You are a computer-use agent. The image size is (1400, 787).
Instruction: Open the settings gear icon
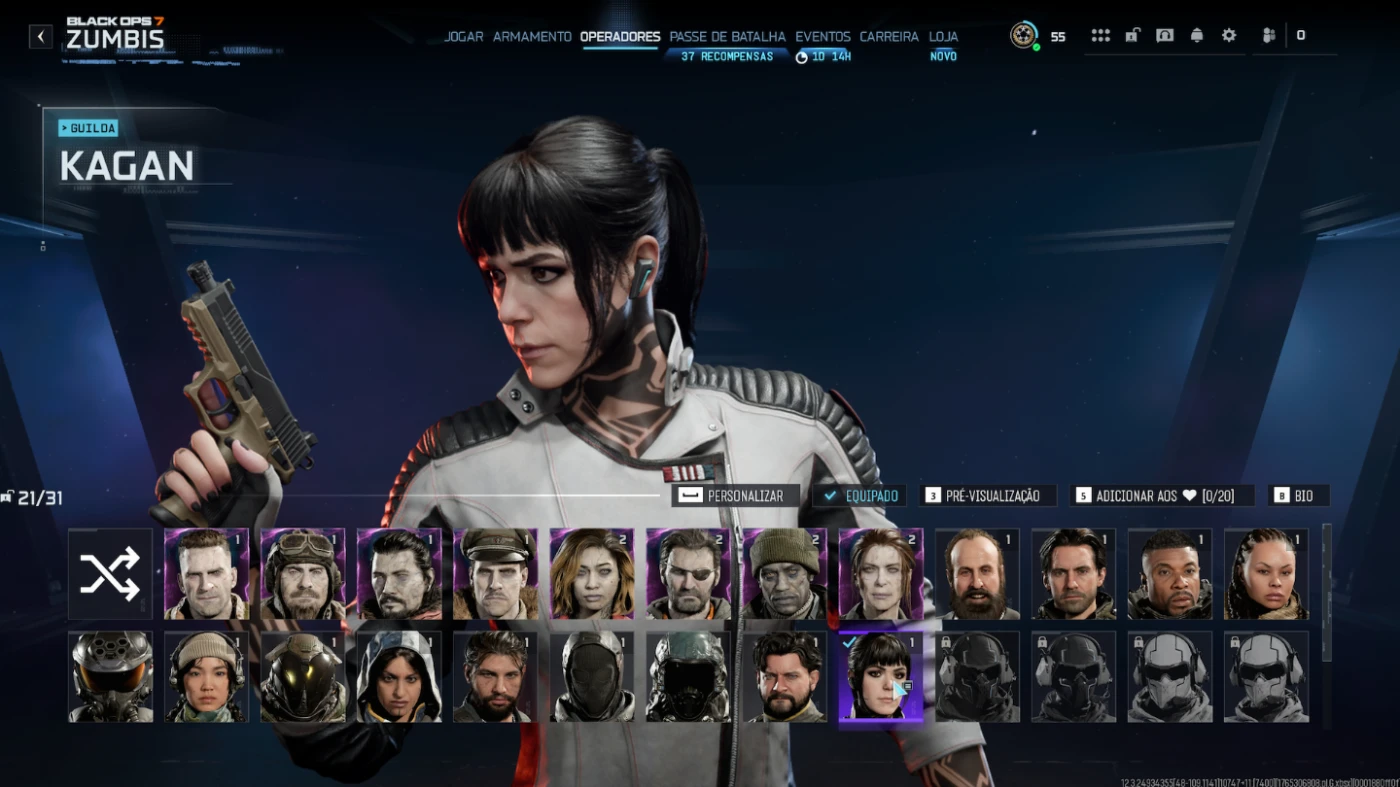click(1229, 36)
